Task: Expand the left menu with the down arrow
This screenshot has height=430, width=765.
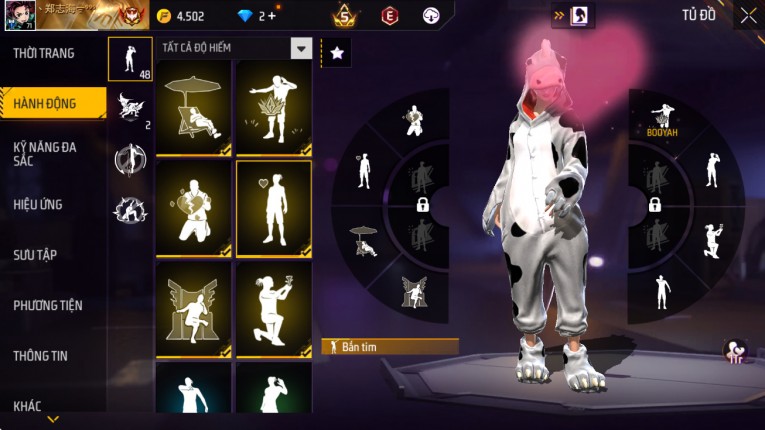Action: click(x=53, y=419)
